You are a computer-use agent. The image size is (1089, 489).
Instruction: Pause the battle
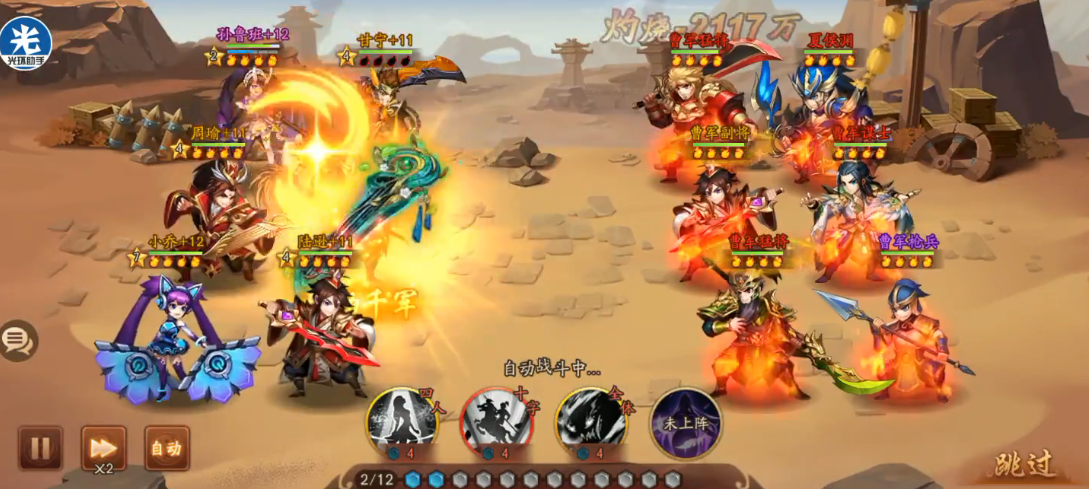pos(40,448)
